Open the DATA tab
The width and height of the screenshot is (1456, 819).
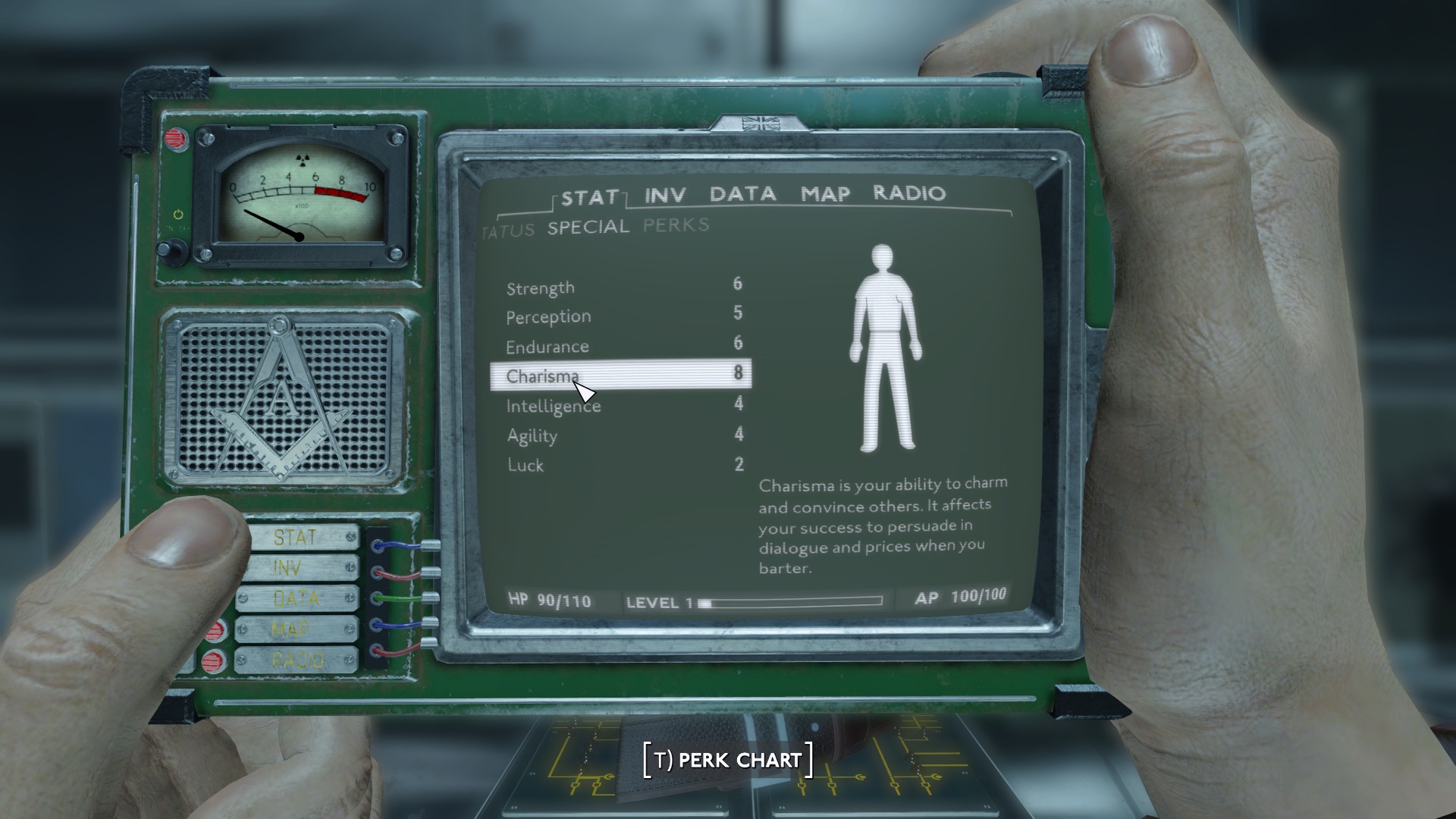742,194
